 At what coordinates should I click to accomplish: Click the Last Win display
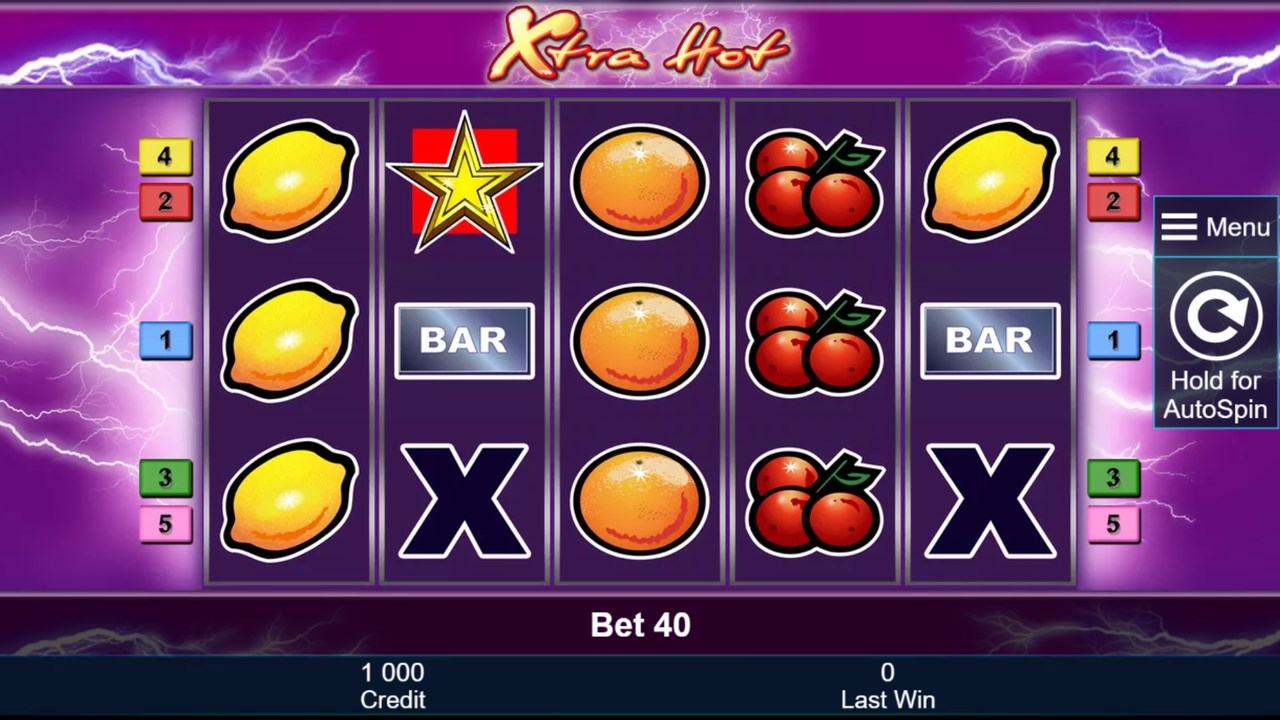tap(888, 685)
